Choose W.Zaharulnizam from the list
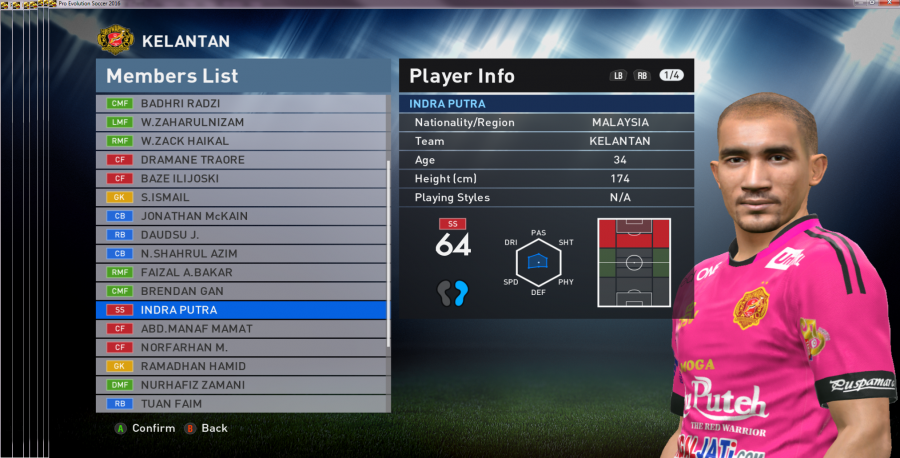Viewport: 900px width, 458px height. click(x=242, y=122)
